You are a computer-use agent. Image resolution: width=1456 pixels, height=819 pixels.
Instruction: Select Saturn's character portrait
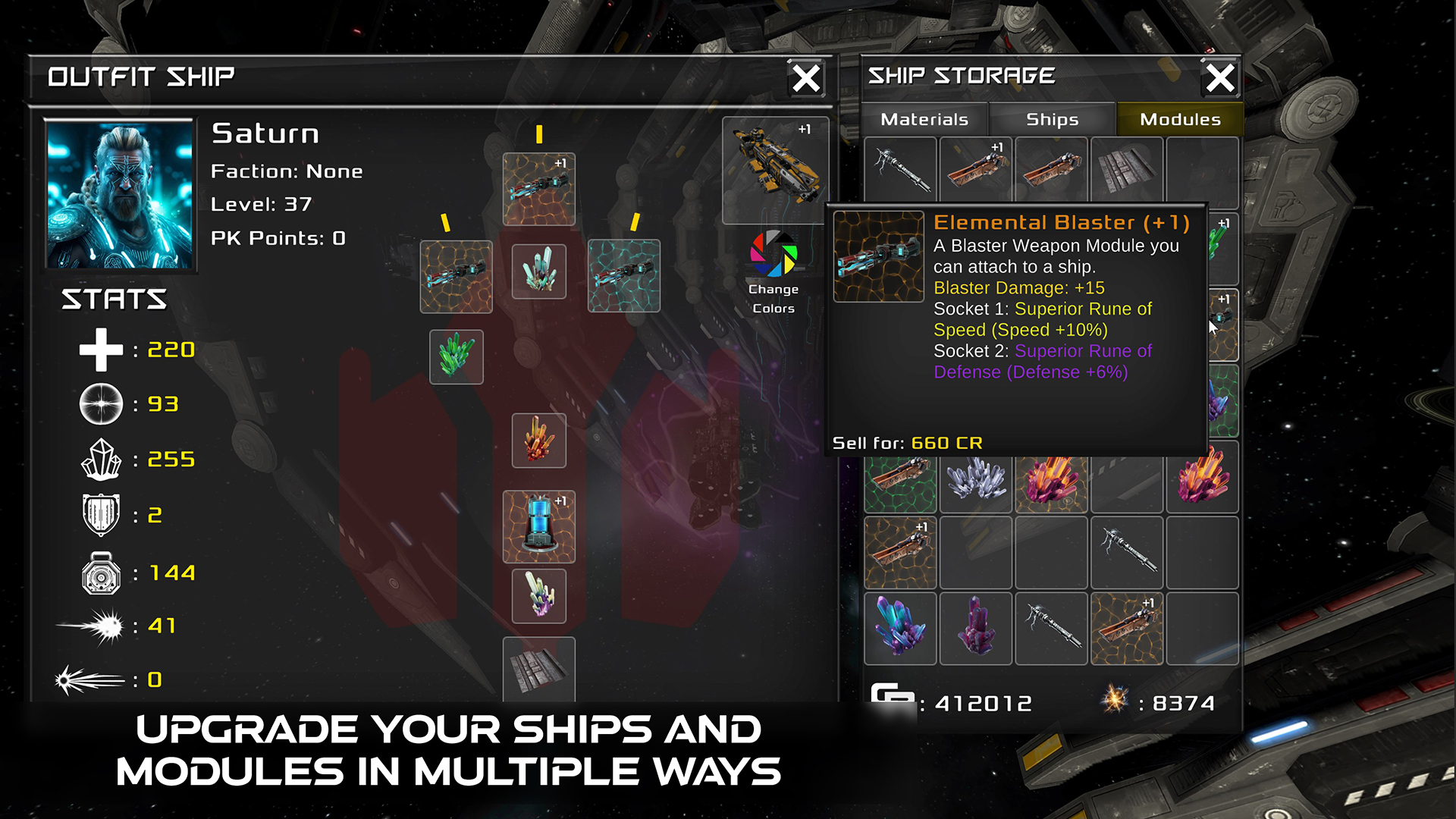coord(121,193)
